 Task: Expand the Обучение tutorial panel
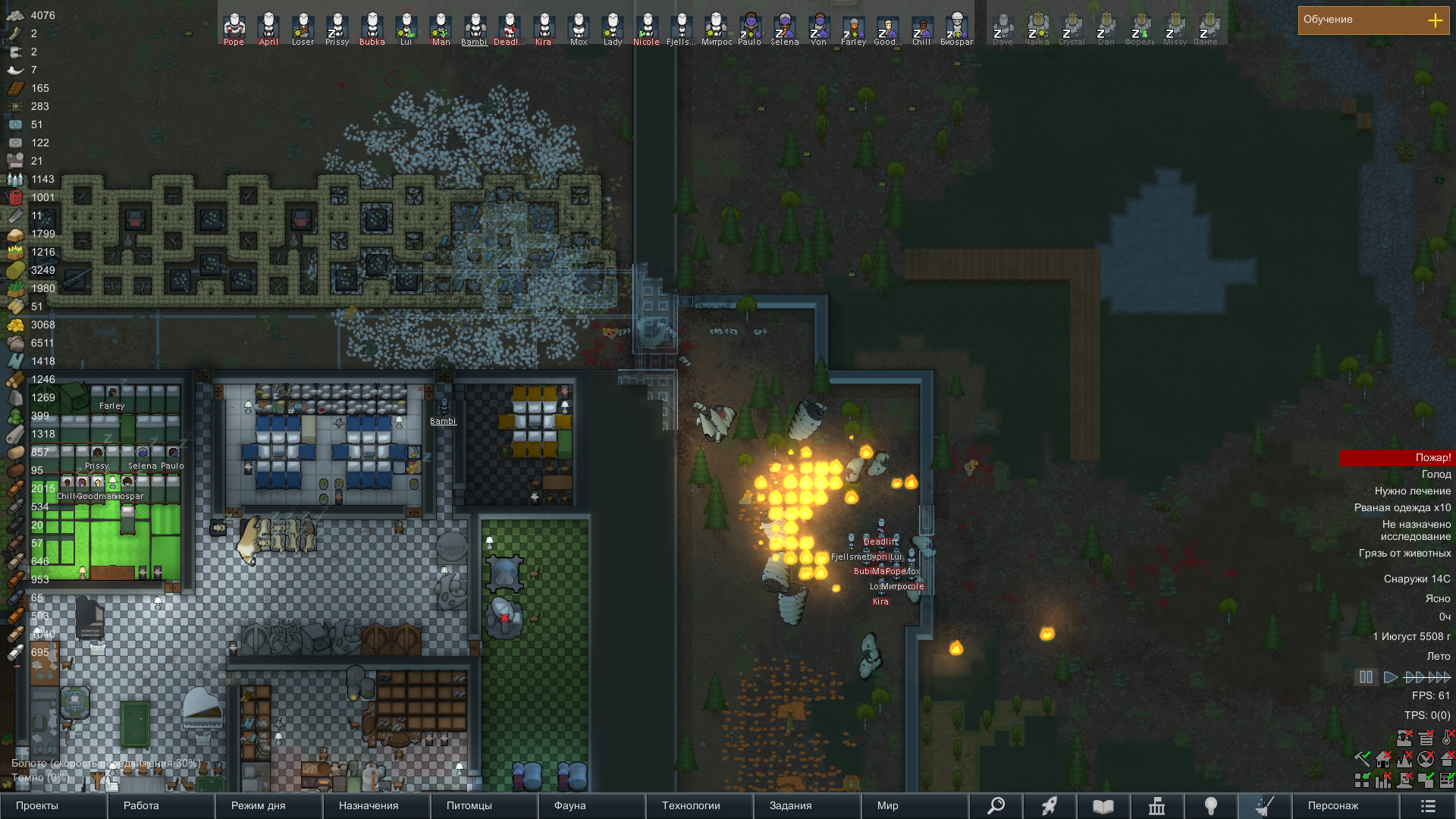click(x=1435, y=20)
